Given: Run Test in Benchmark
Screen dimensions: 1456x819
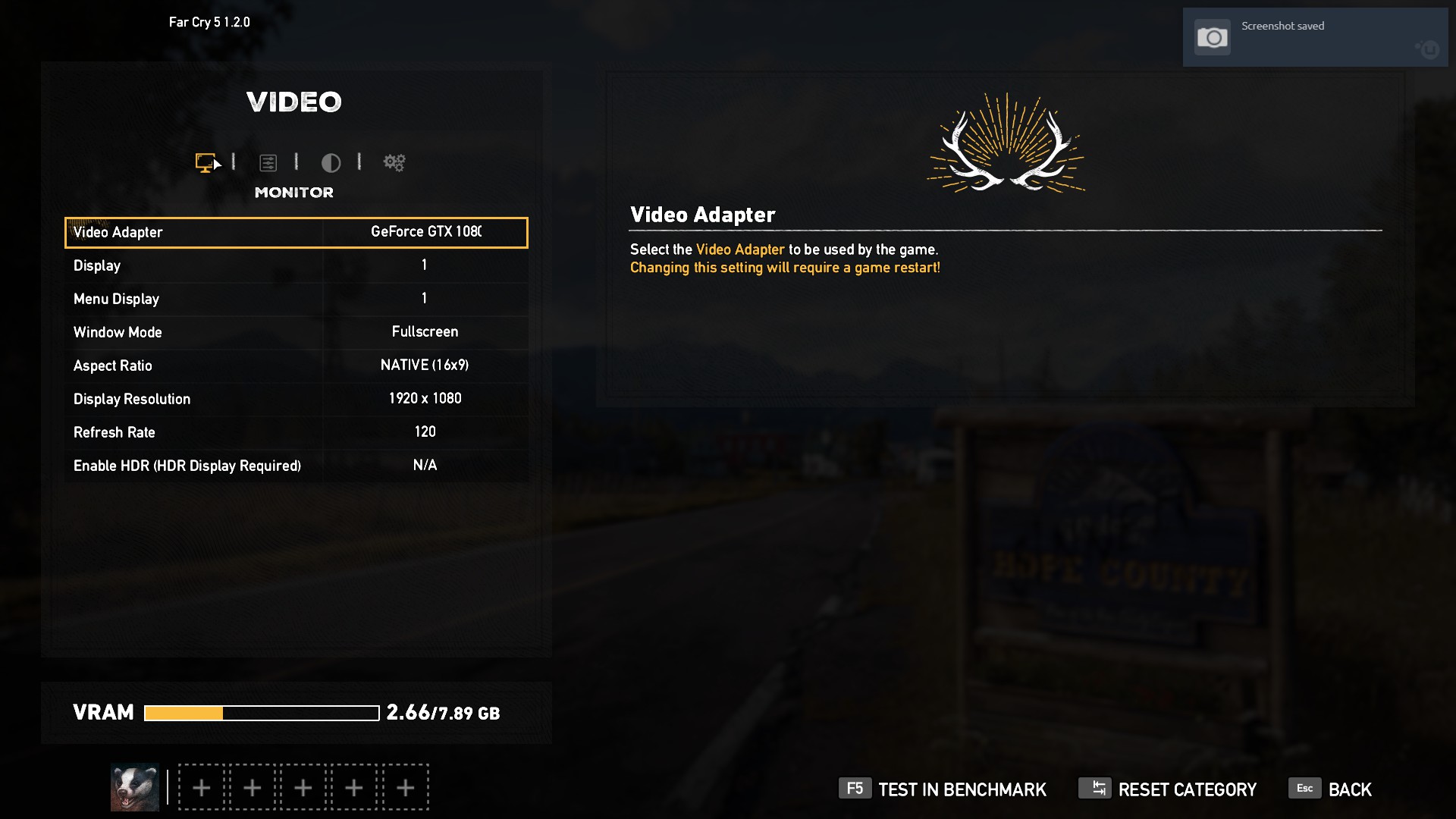Looking at the screenshot, I should point(943,789).
